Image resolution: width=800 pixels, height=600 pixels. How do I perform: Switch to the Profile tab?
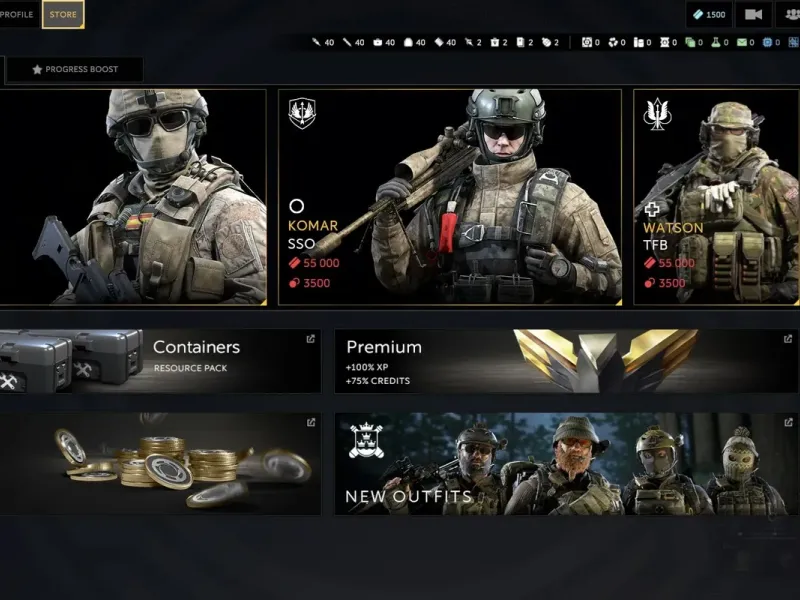pos(17,14)
